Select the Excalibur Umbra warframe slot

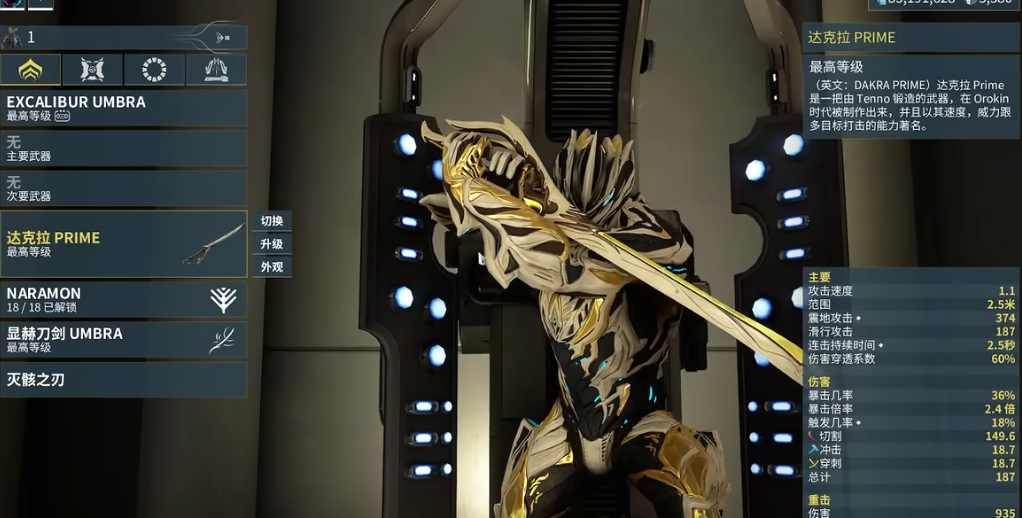coord(123,108)
